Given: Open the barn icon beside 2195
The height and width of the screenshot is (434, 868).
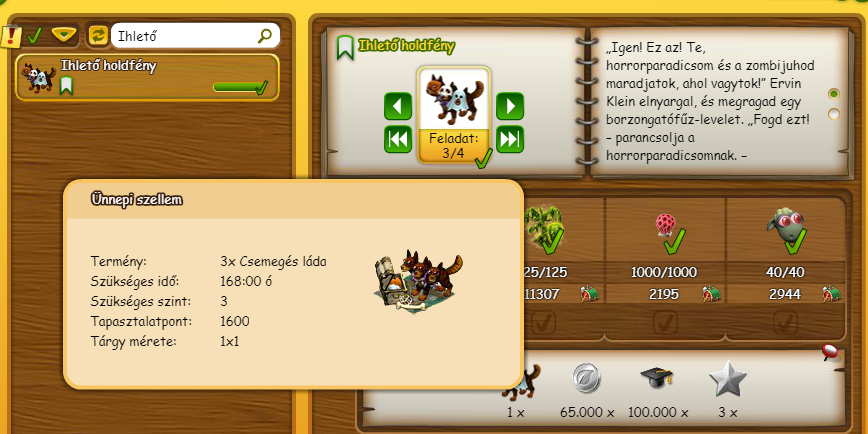Looking at the screenshot, I should click(x=710, y=294).
